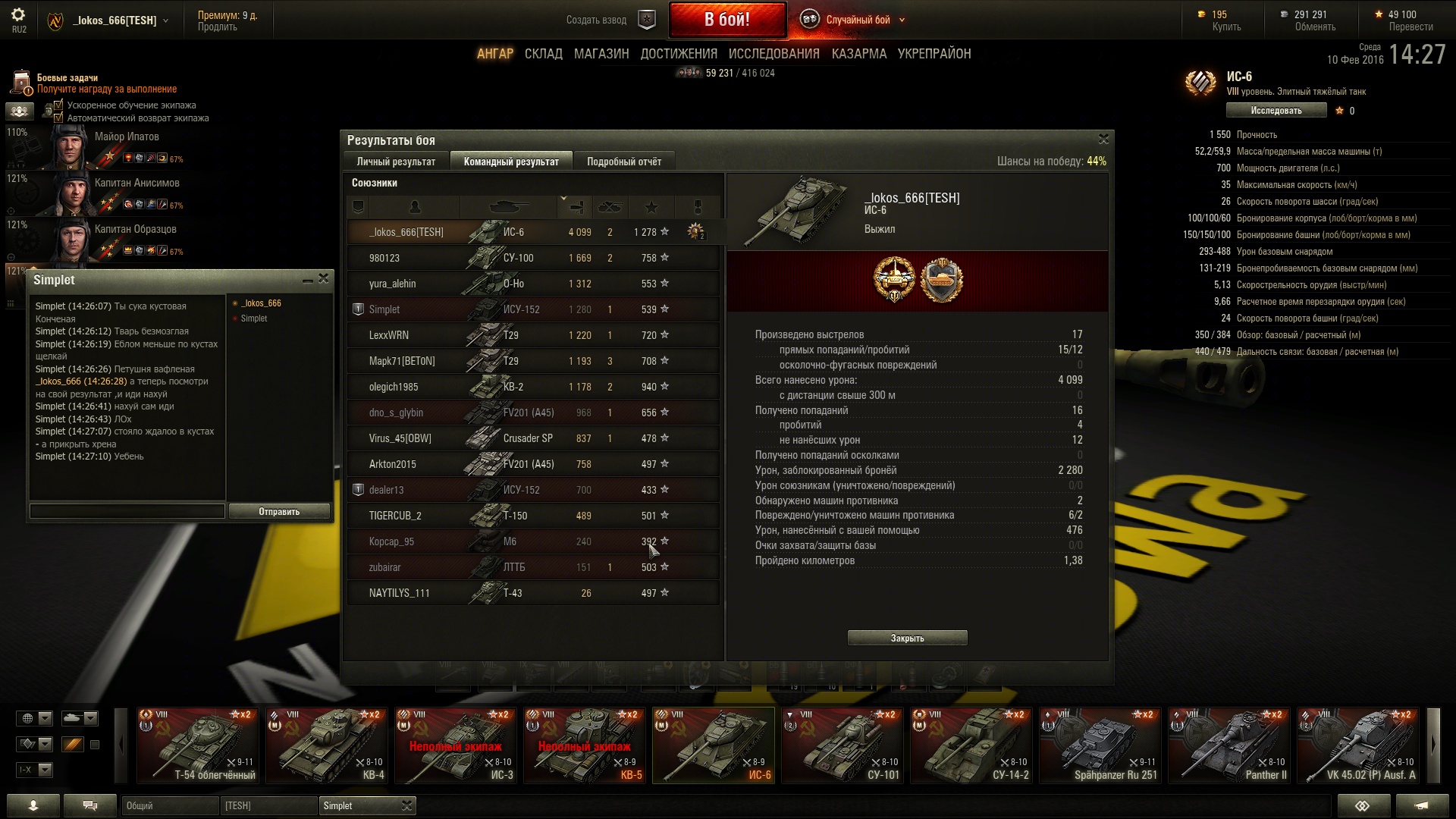Toggle Ускоренное обучение экипажа checkbox
Screen dimensions: 1456x819
pos(58,105)
